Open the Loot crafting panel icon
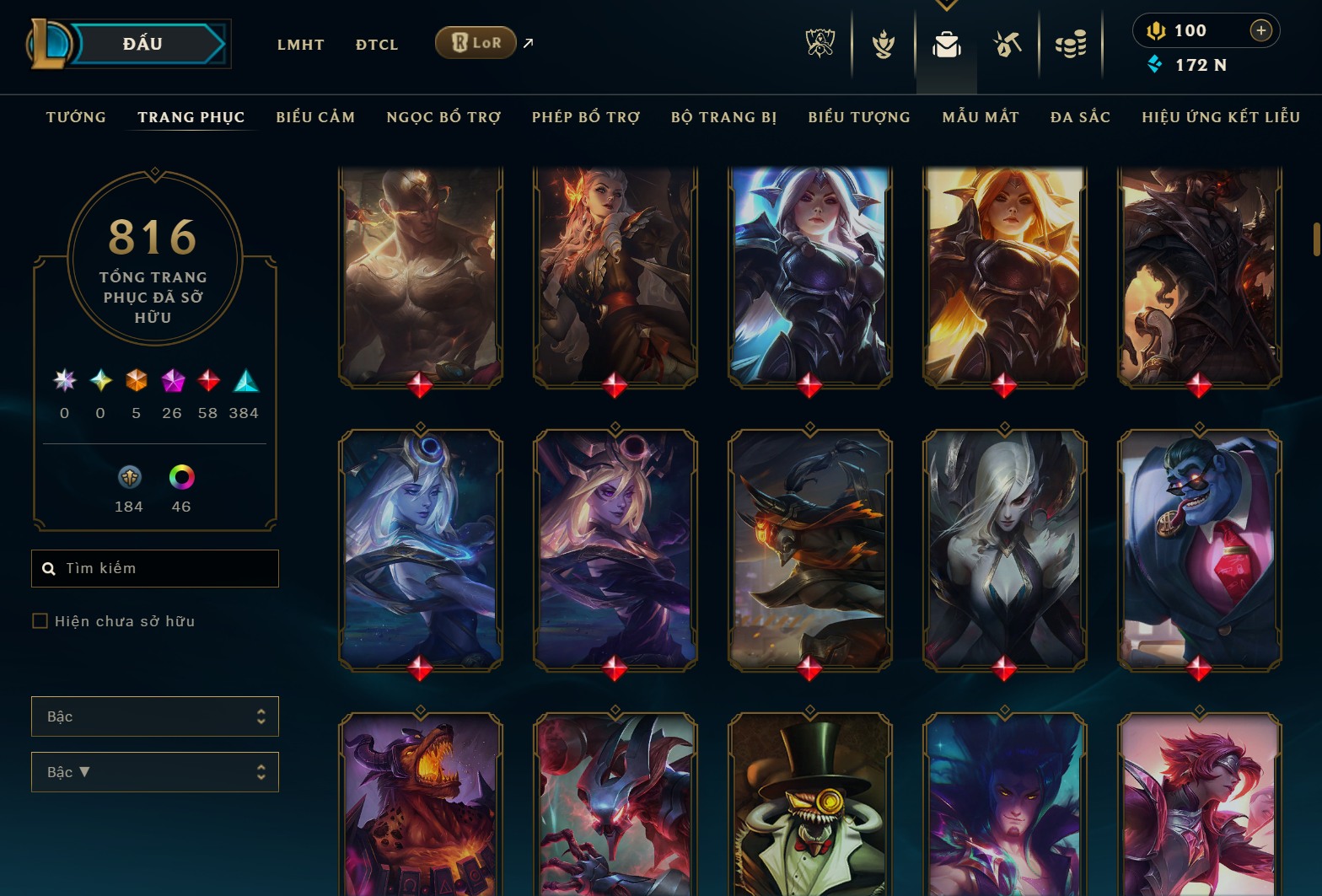 pos(1008,44)
